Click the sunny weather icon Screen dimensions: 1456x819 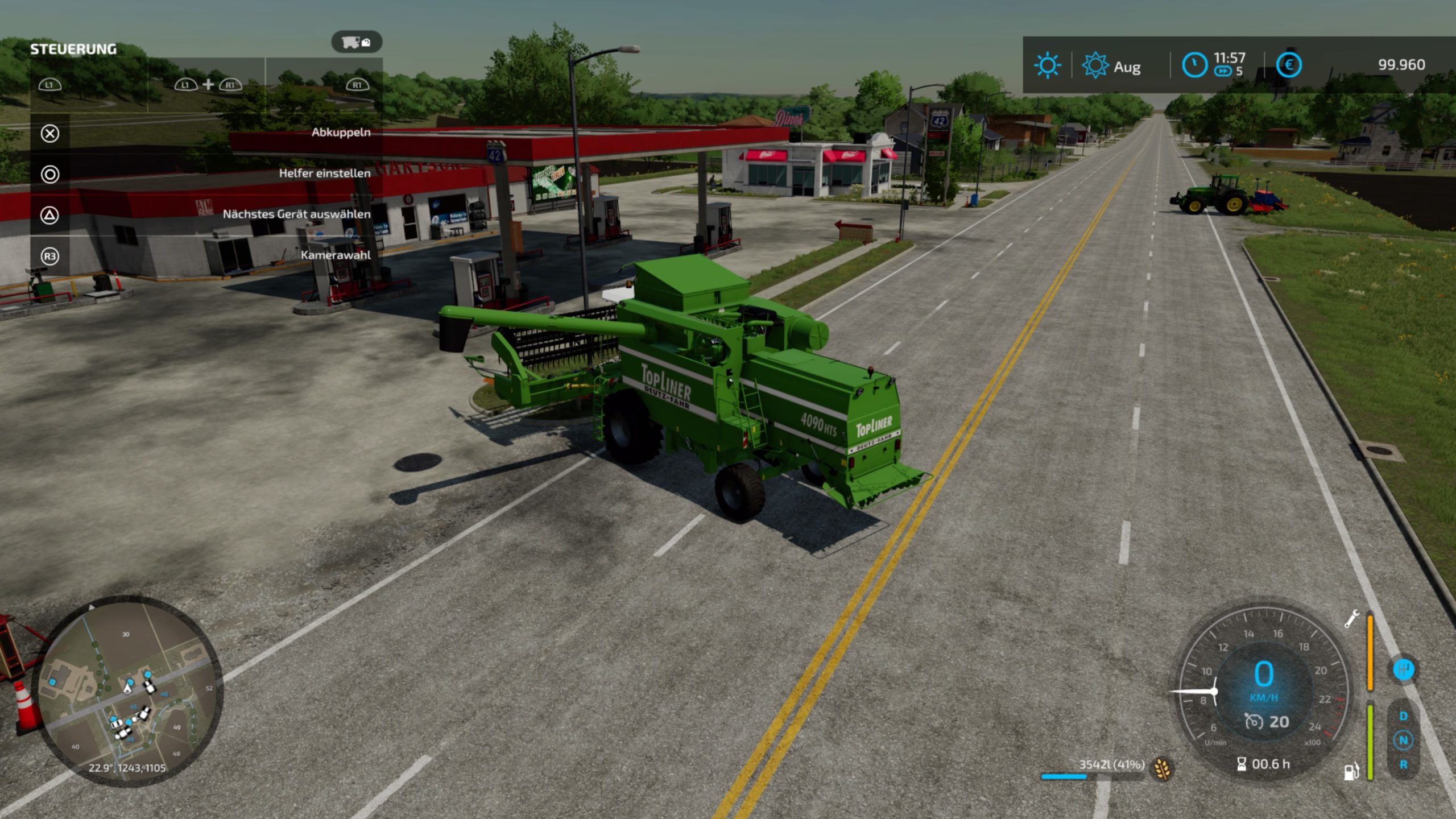pyautogui.click(x=1047, y=65)
